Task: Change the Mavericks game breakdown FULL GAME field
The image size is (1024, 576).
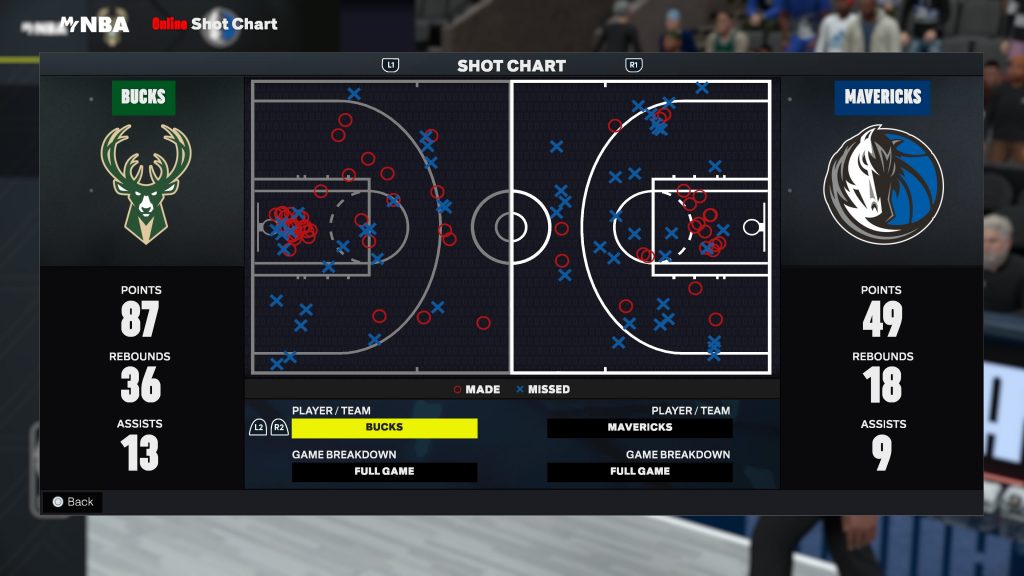Action: tap(640, 471)
